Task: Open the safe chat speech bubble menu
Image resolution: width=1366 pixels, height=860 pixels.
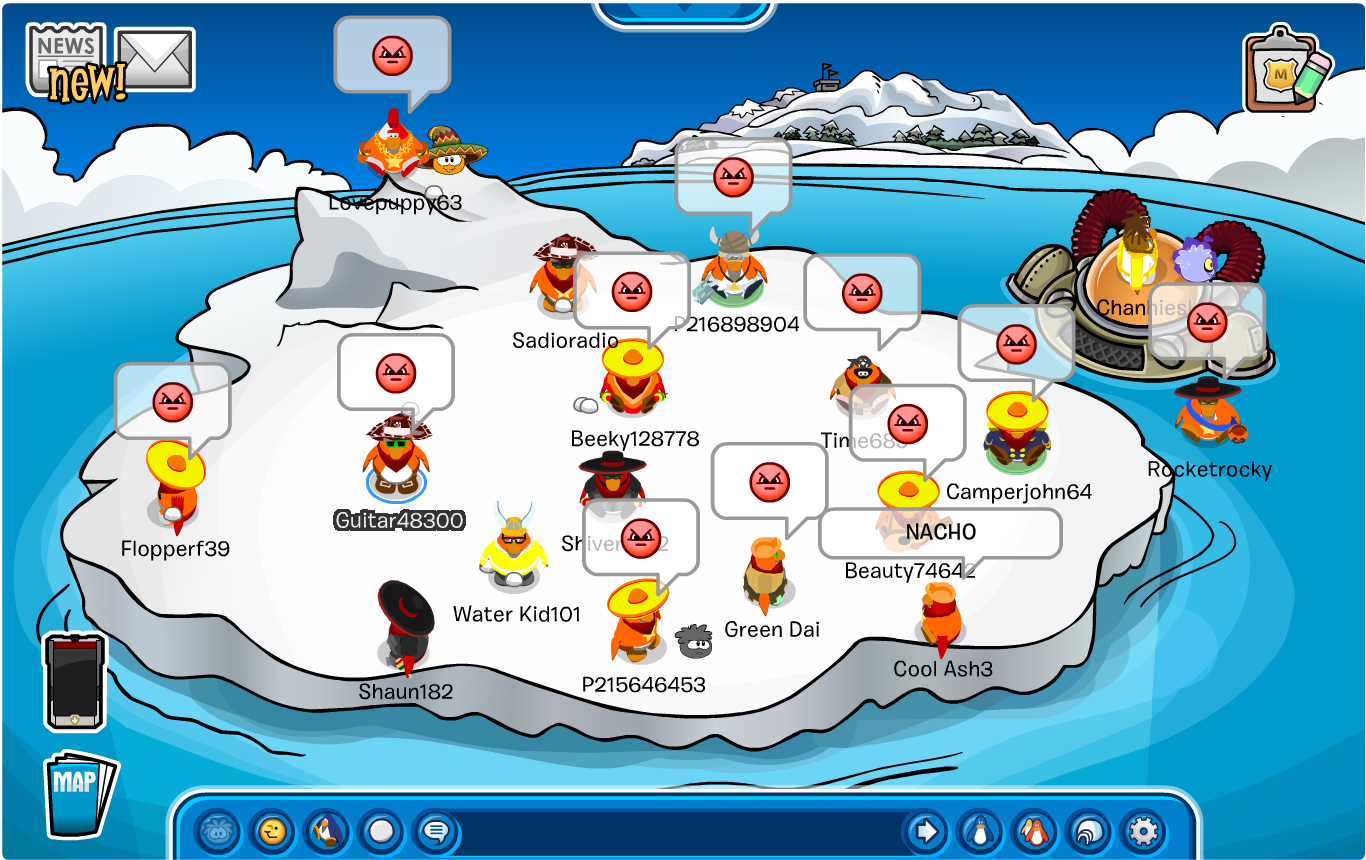Action: point(436,830)
